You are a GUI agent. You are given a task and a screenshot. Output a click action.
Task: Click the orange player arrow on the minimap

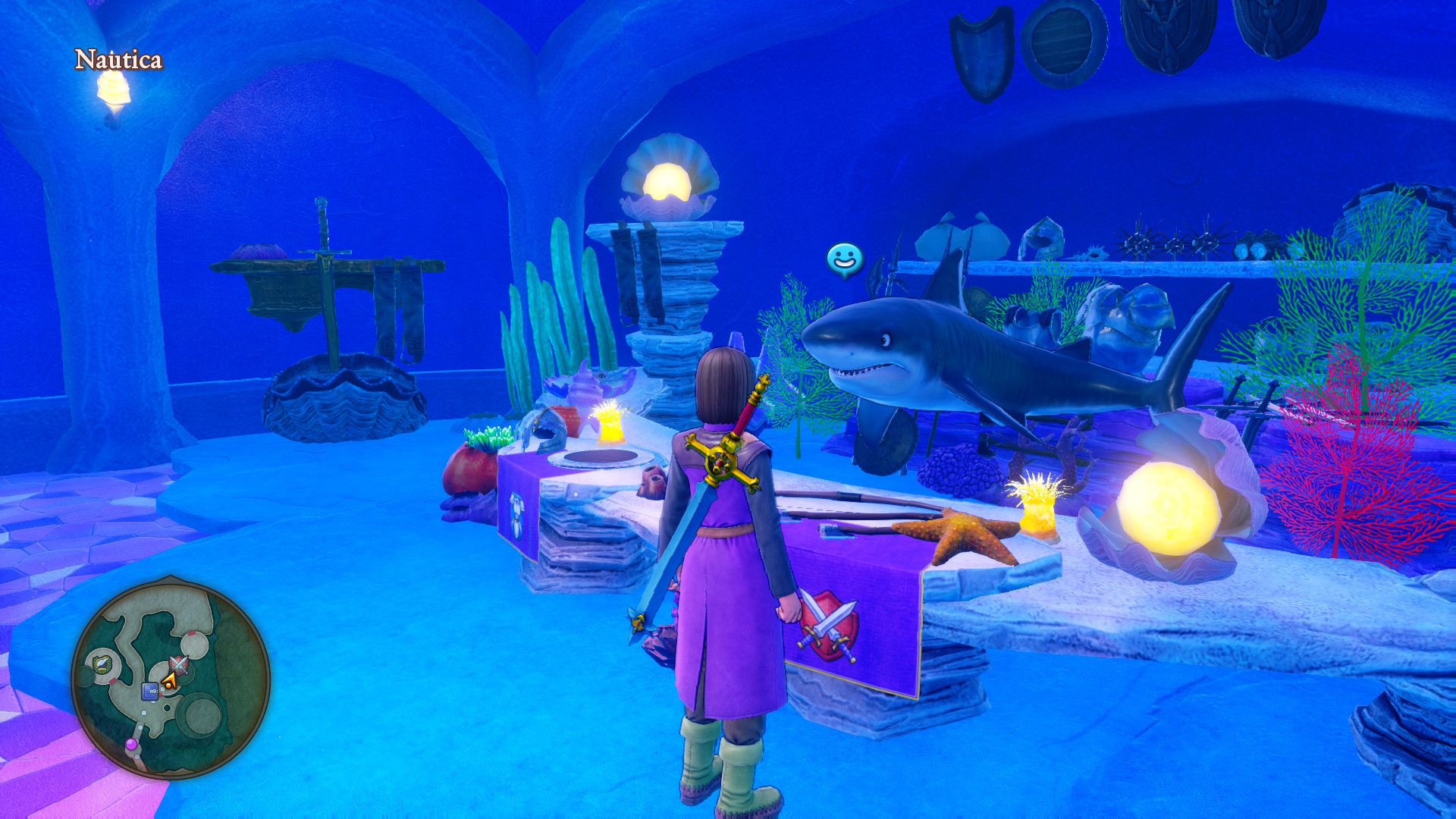[x=169, y=682]
